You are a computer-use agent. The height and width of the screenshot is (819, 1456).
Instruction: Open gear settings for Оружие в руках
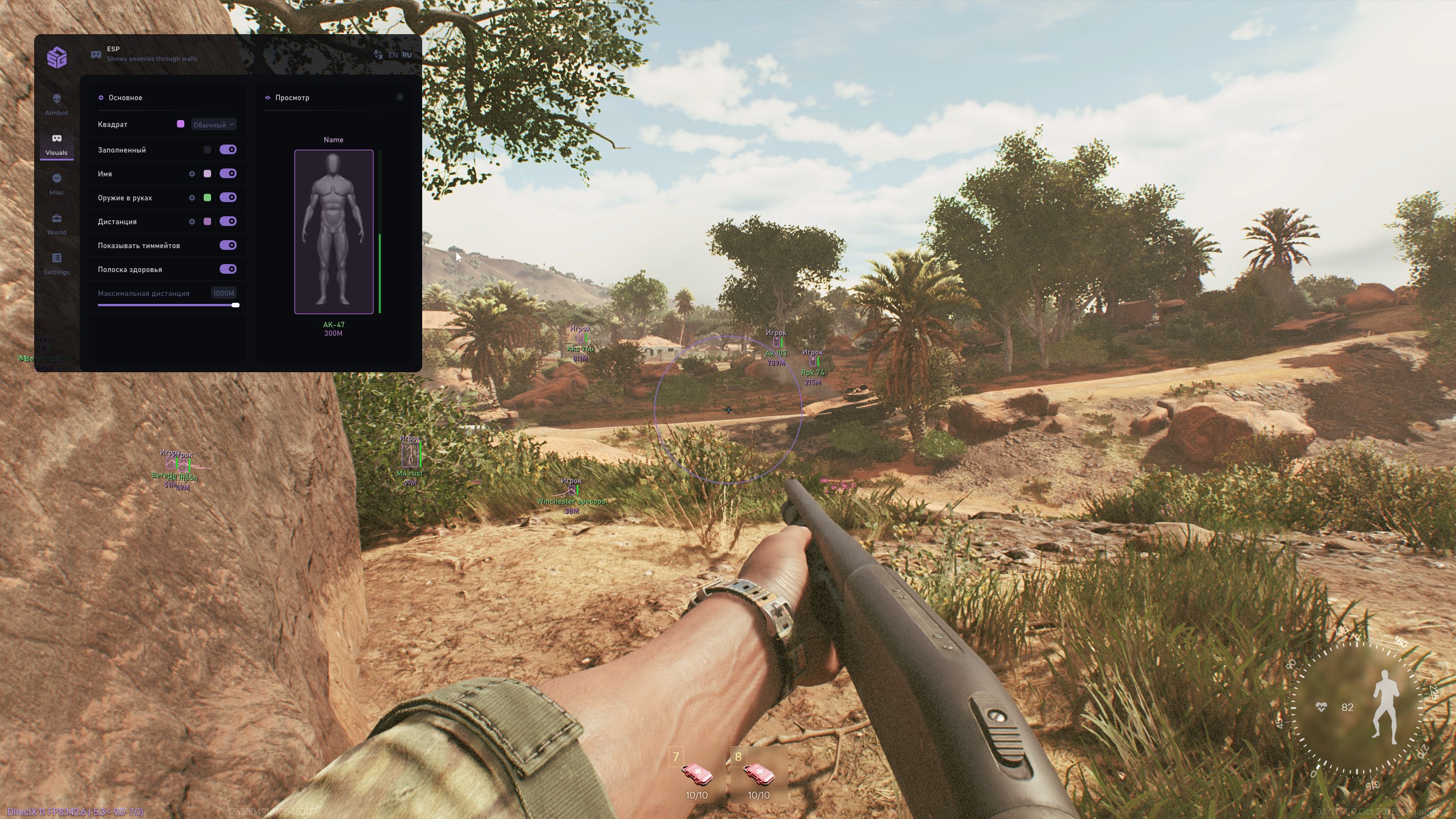click(192, 197)
